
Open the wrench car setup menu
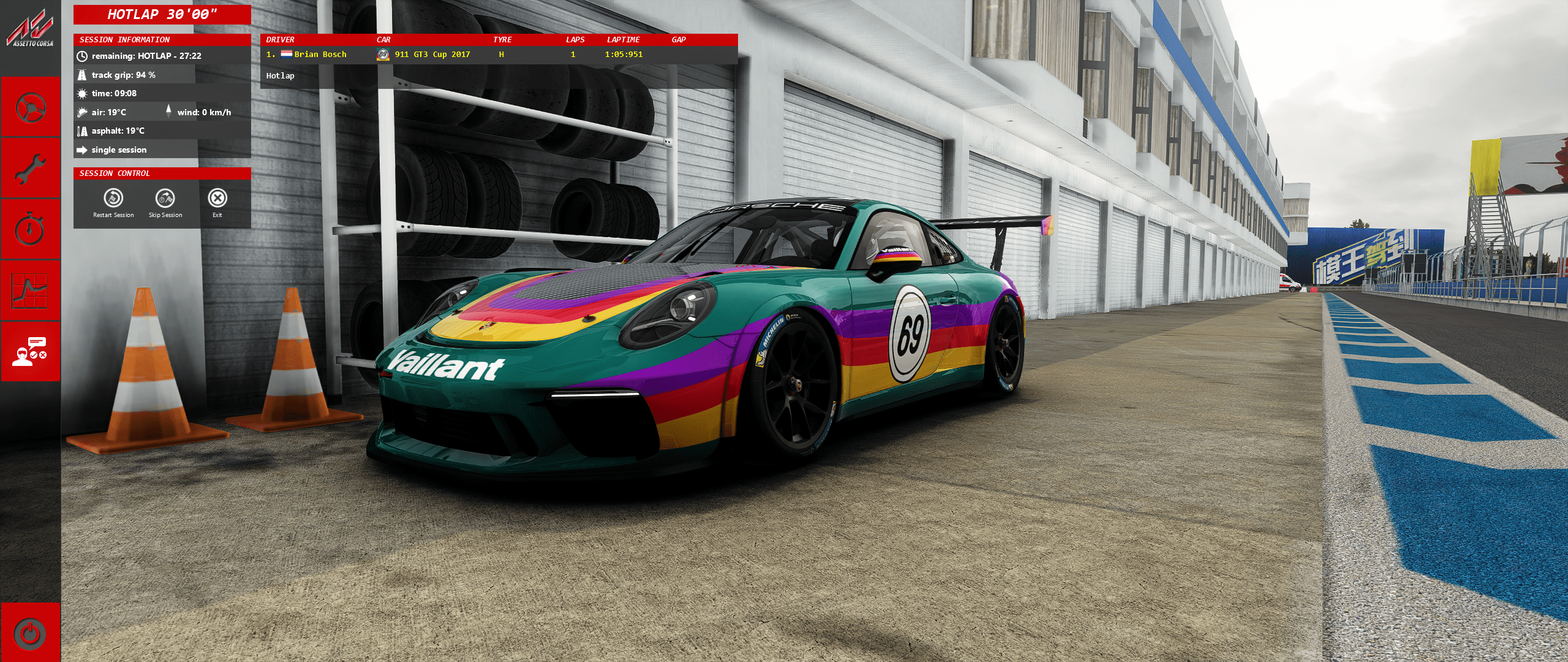click(30, 169)
